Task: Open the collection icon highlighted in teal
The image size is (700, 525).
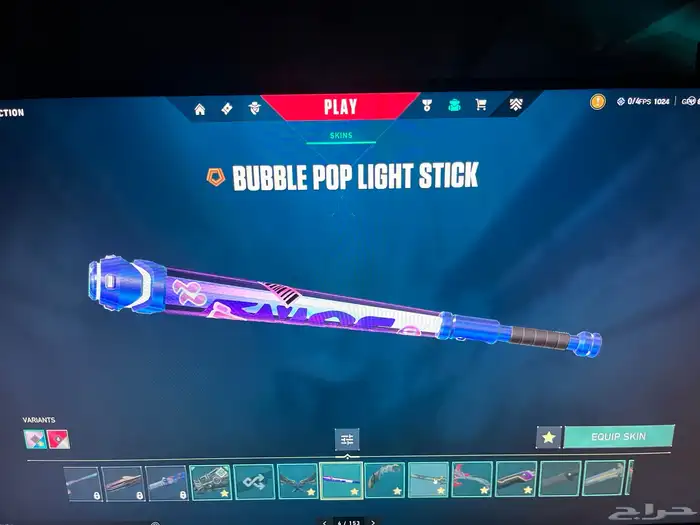Action: tap(454, 105)
